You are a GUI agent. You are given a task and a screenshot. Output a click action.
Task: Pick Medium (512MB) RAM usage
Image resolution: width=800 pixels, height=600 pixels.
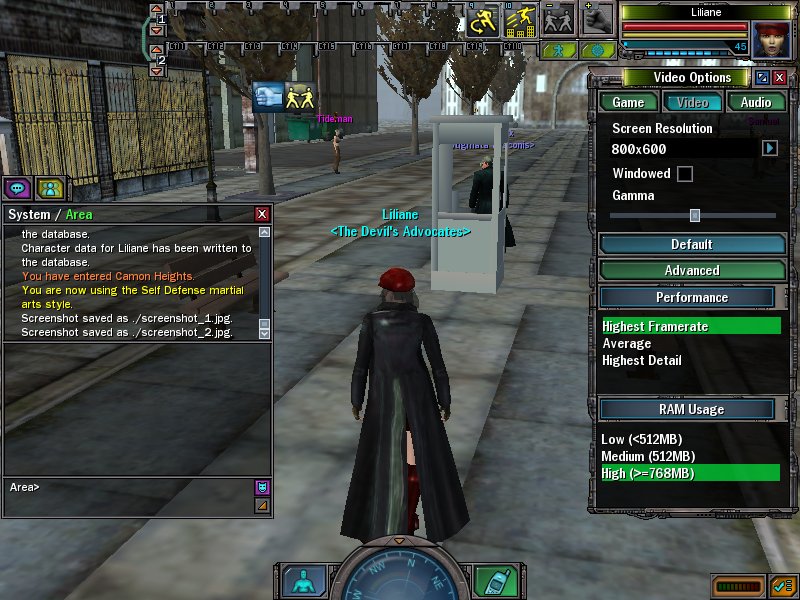coord(648,457)
